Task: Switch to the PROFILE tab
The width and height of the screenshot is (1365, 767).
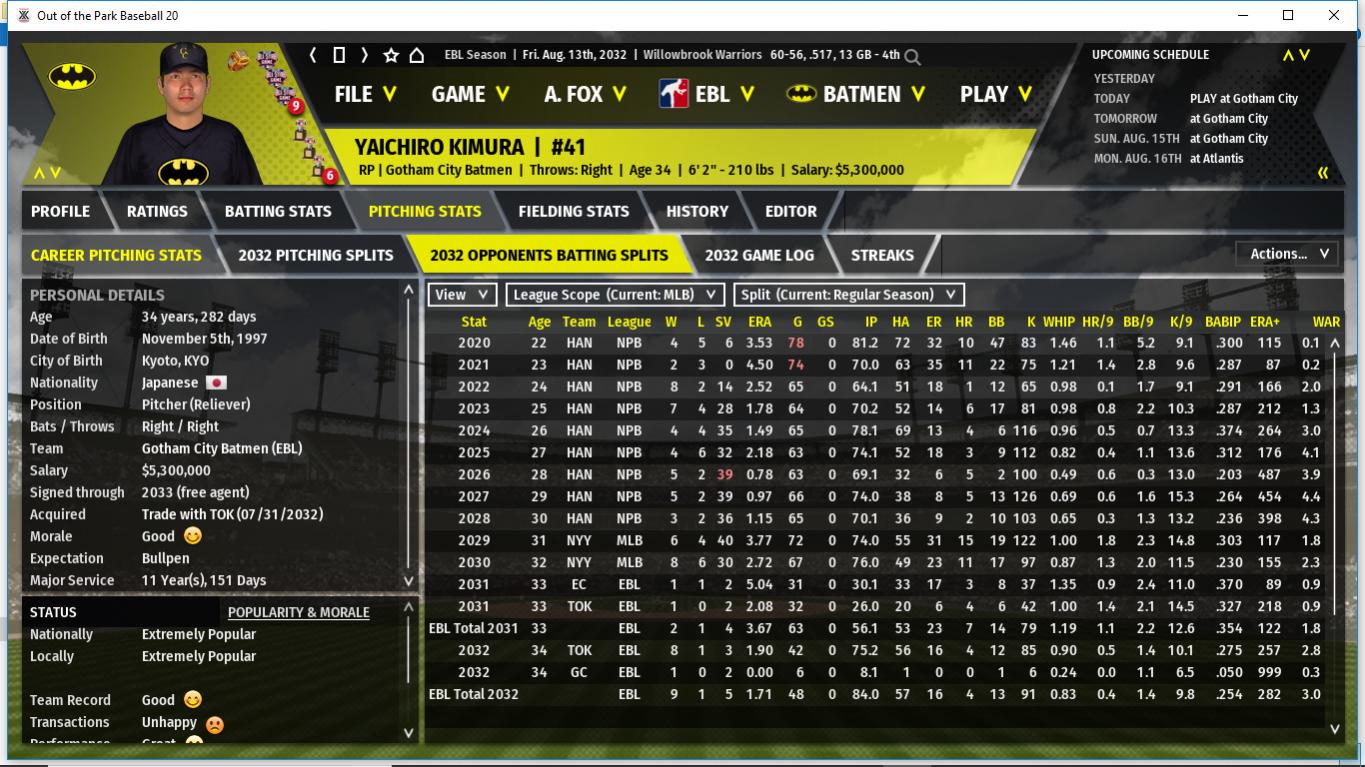Action: (x=60, y=211)
